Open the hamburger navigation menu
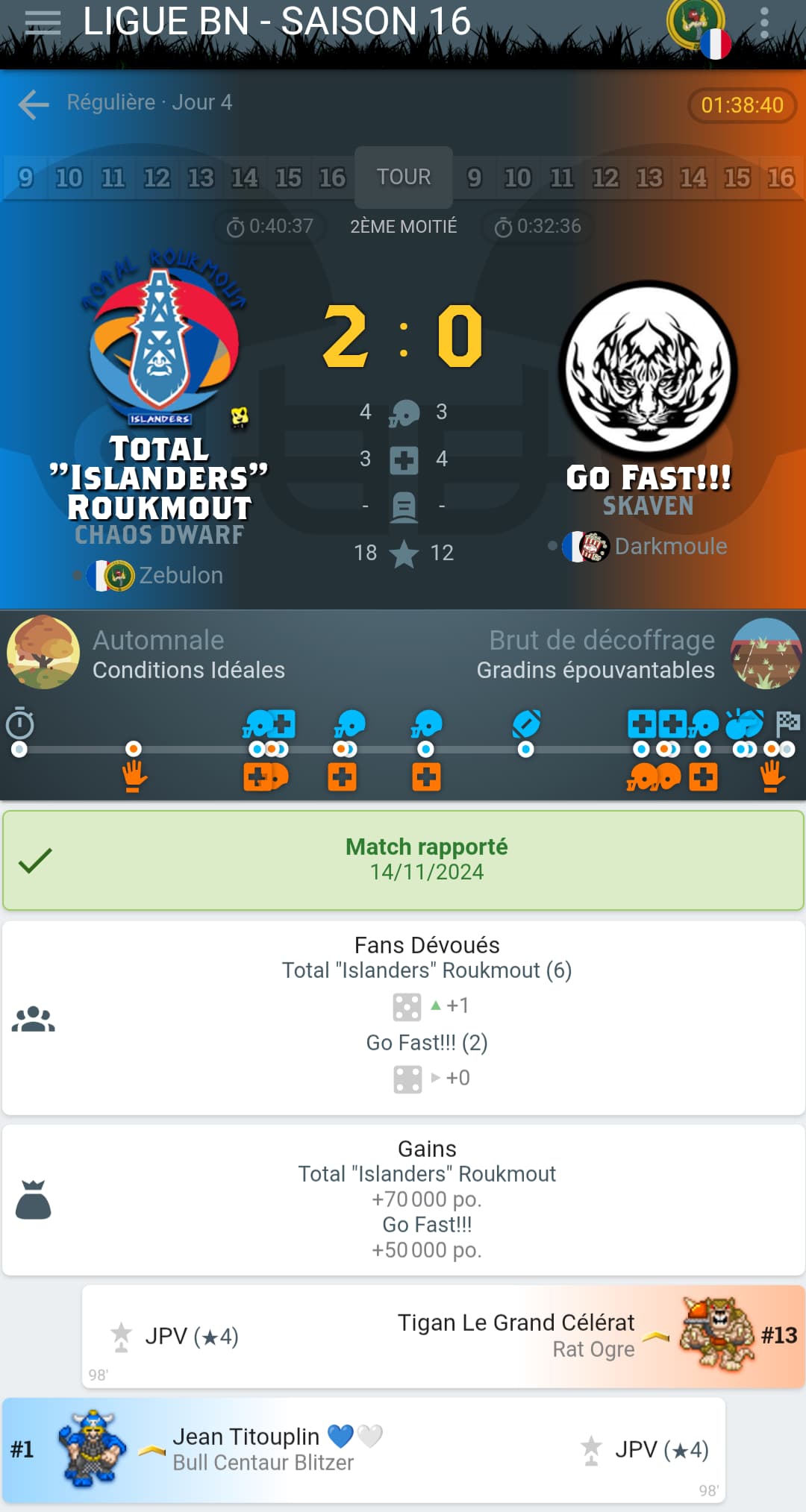Image resolution: width=806 pixels, height=1512 pixels. 43,22
